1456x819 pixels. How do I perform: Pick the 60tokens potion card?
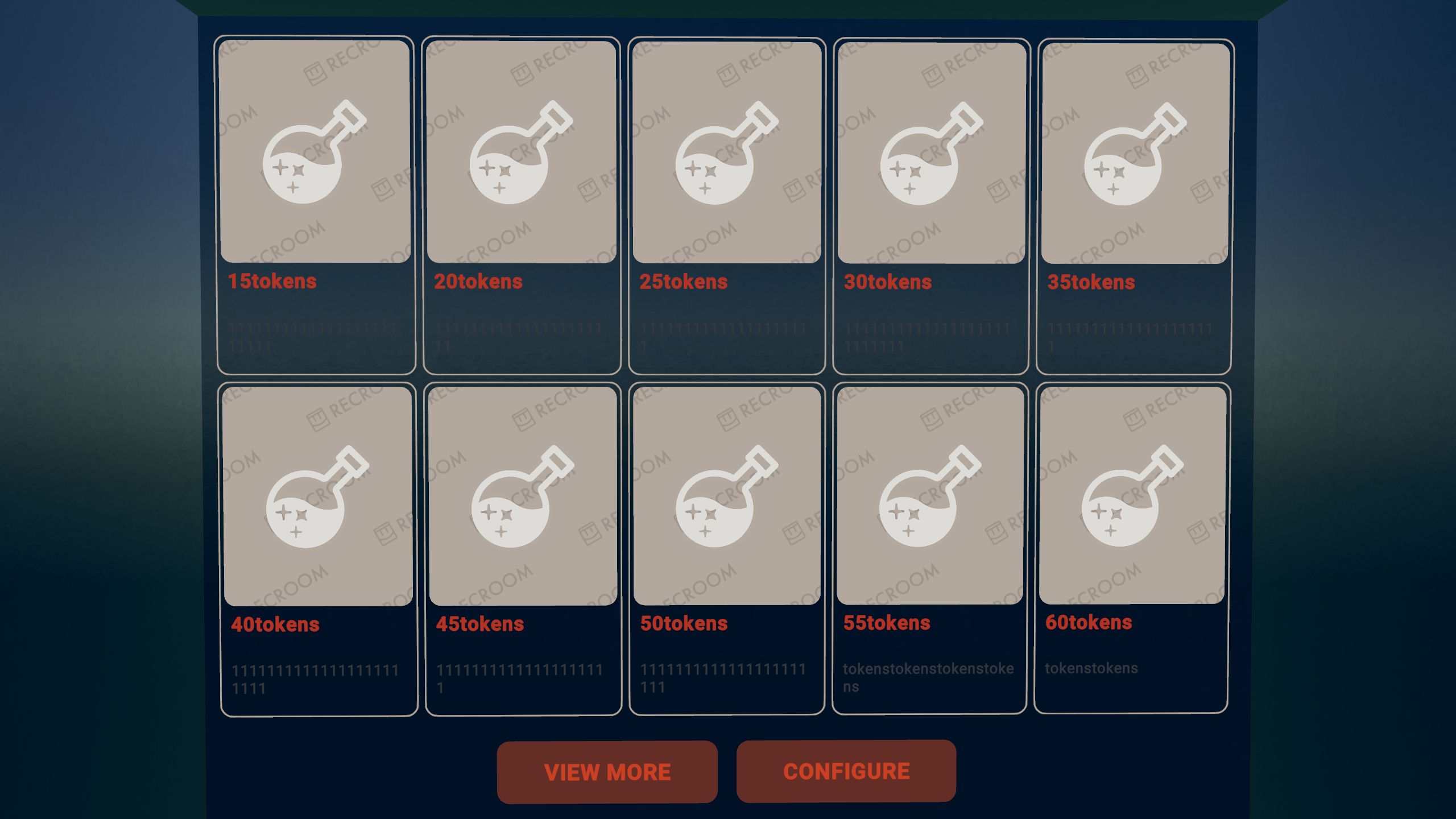1132,547
